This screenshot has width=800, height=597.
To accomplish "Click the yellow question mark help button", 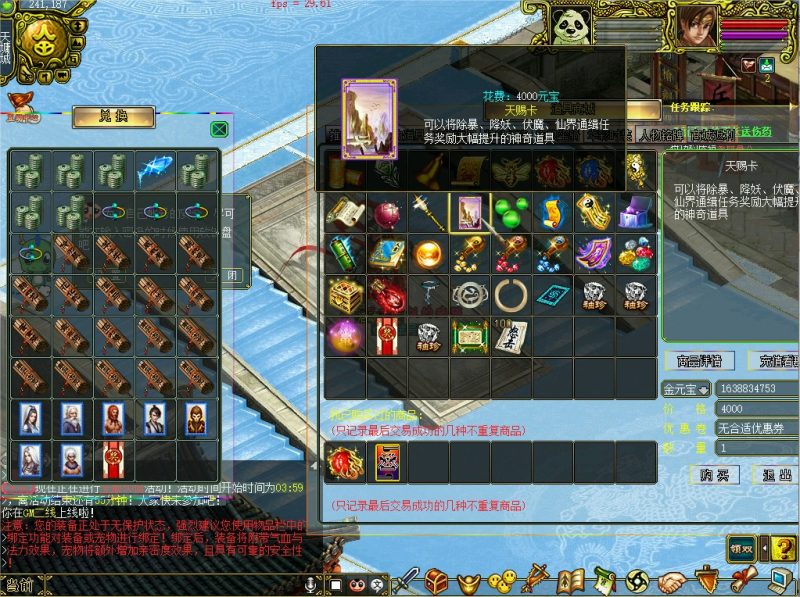I will point(772,548).
